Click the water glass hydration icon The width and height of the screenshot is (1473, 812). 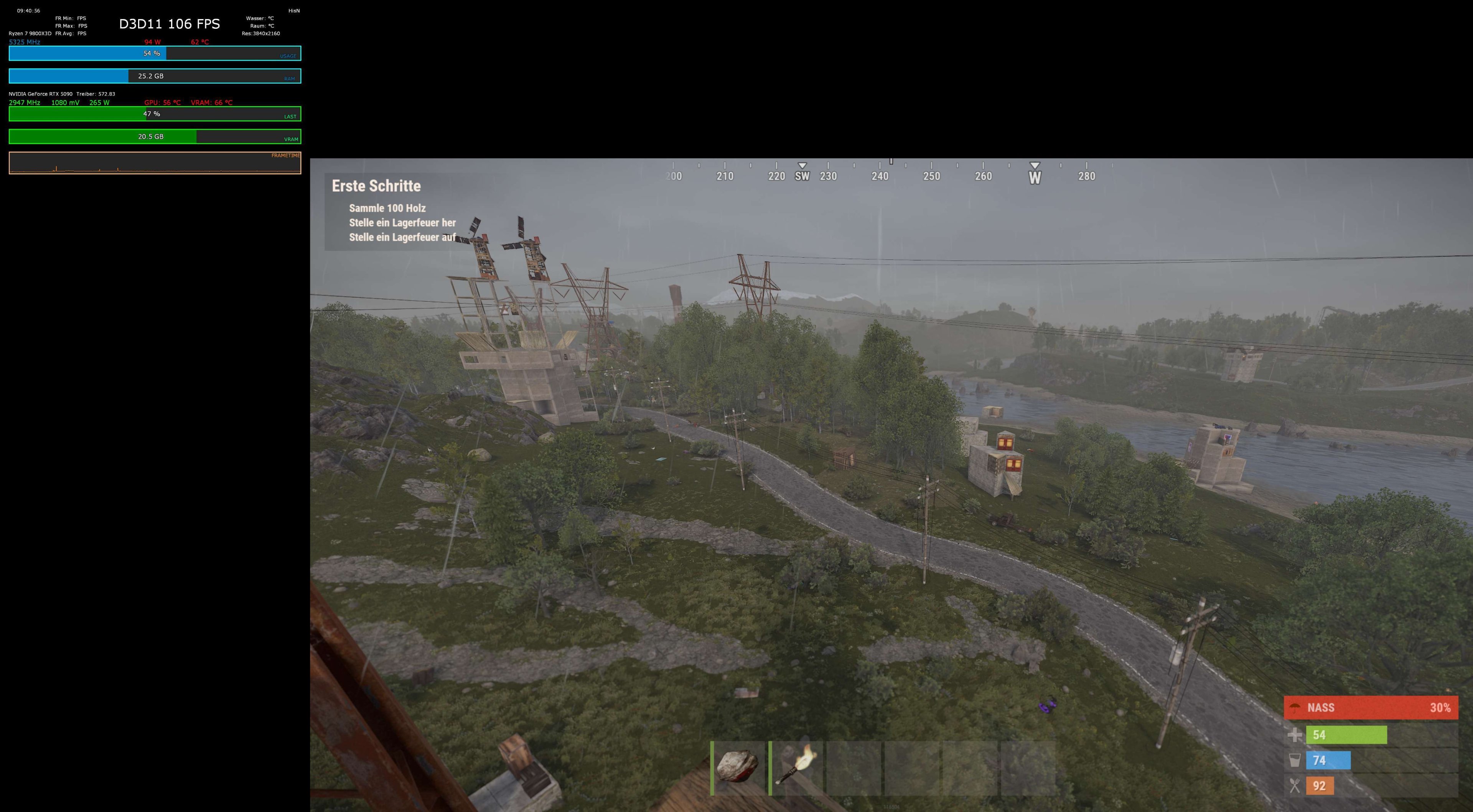[x=1295, y=761]
